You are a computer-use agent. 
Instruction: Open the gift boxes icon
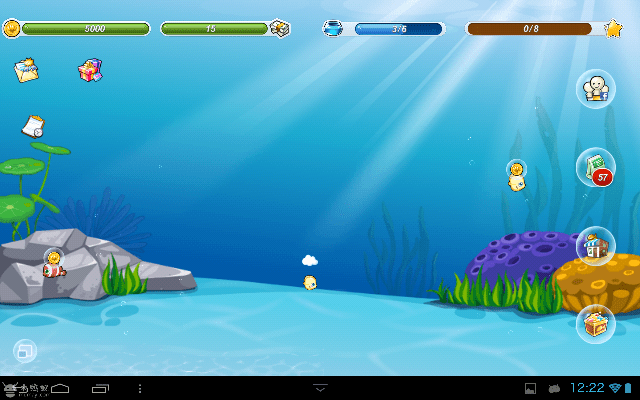click(90, 70)
